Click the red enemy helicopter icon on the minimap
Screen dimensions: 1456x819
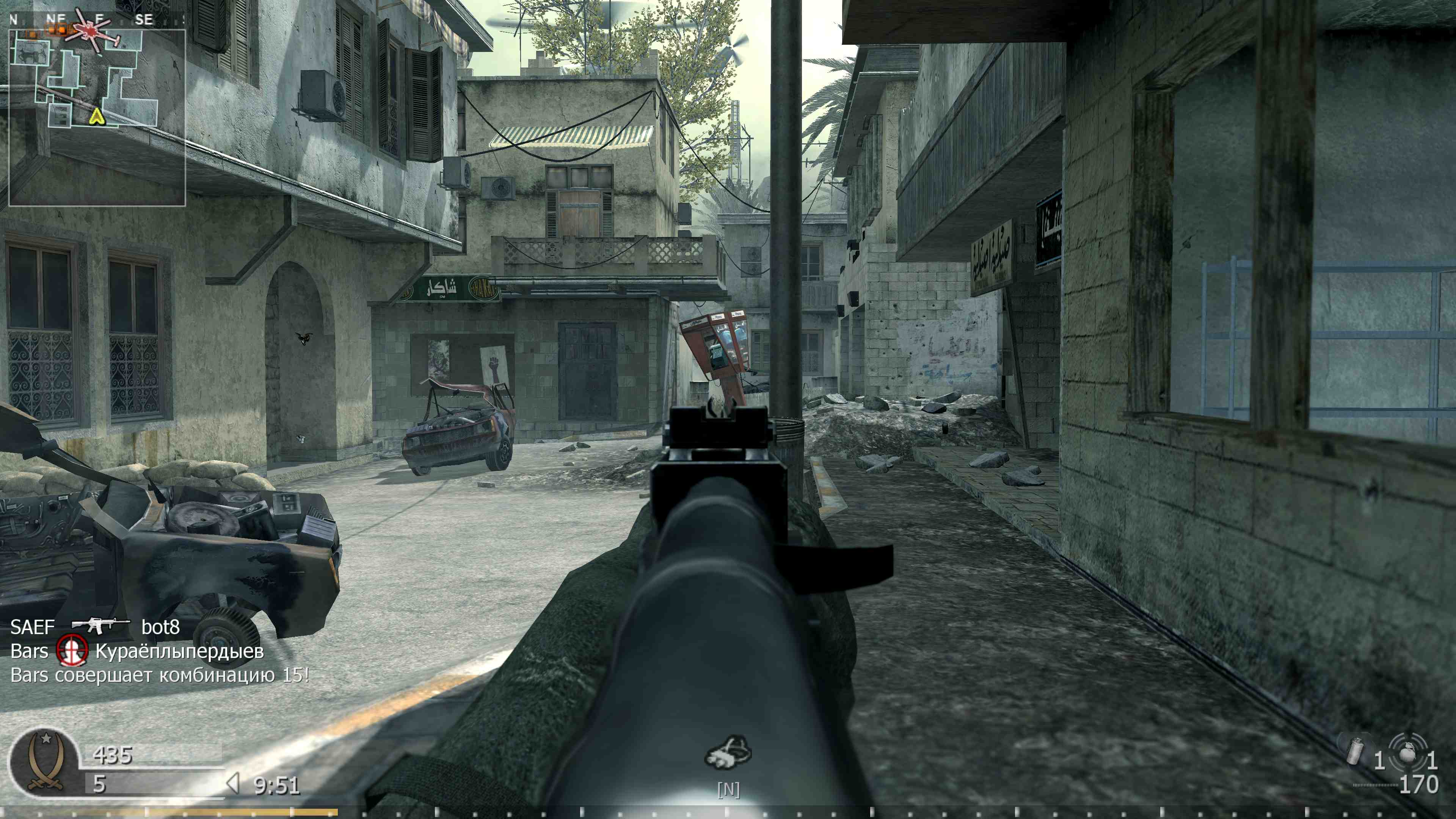pyautogui.click(x=91, y=31)
